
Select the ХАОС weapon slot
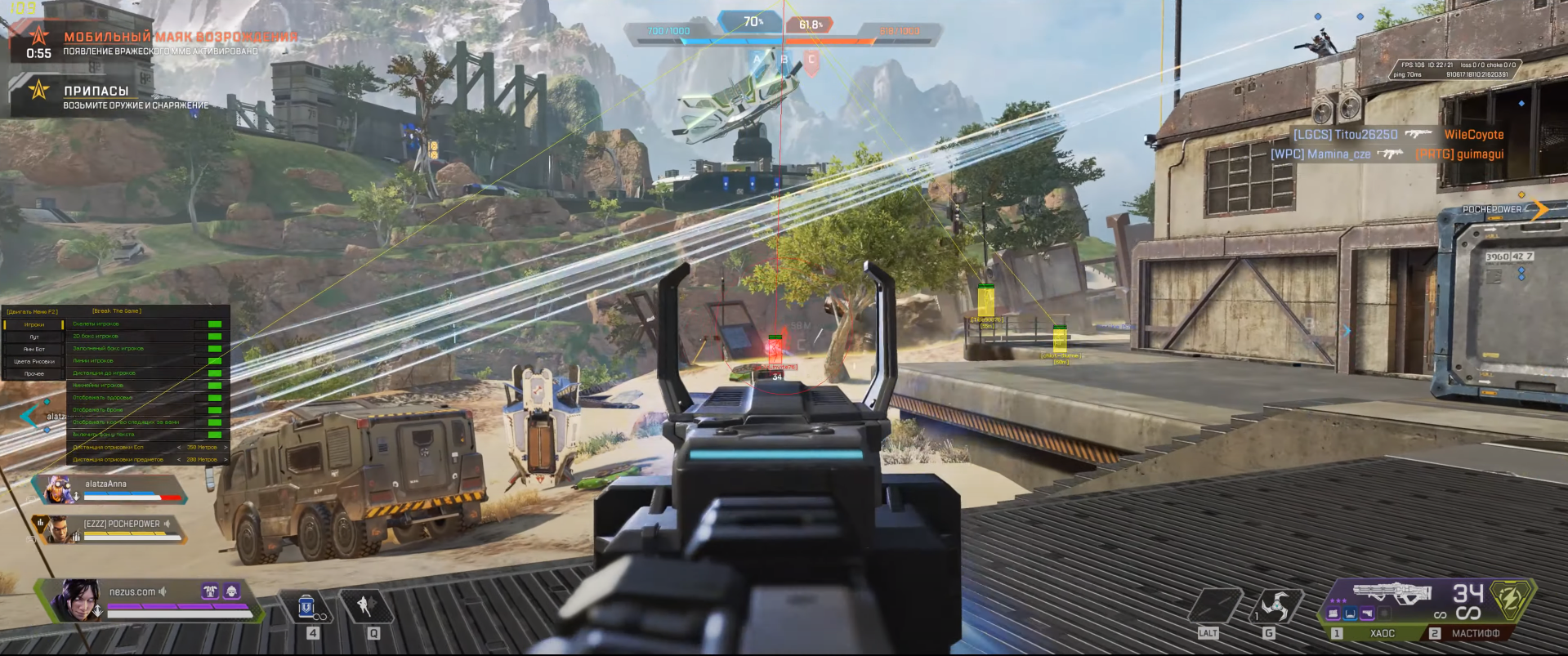1381,633
